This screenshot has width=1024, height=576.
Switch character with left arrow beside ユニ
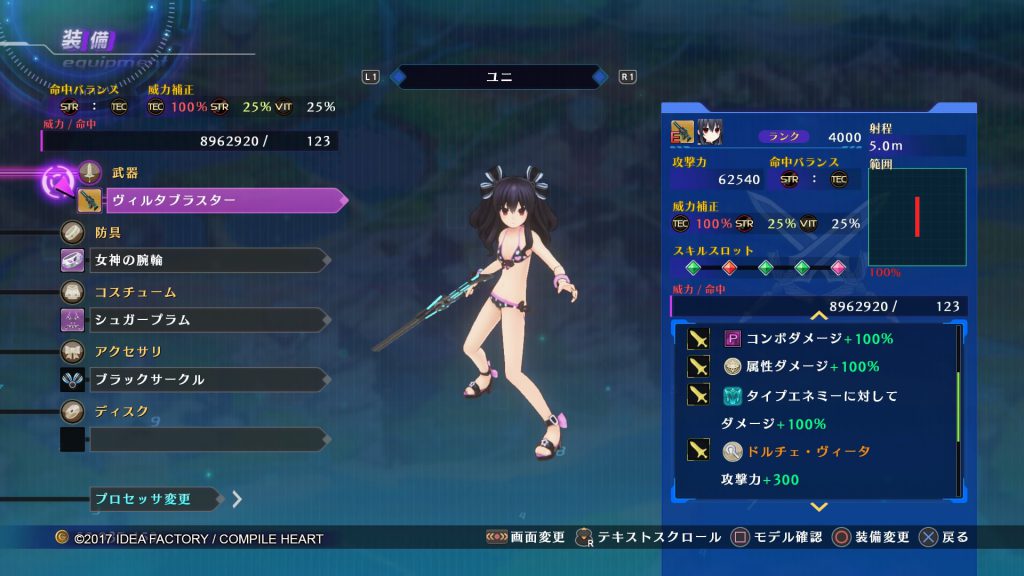click(x=397, y=76)
